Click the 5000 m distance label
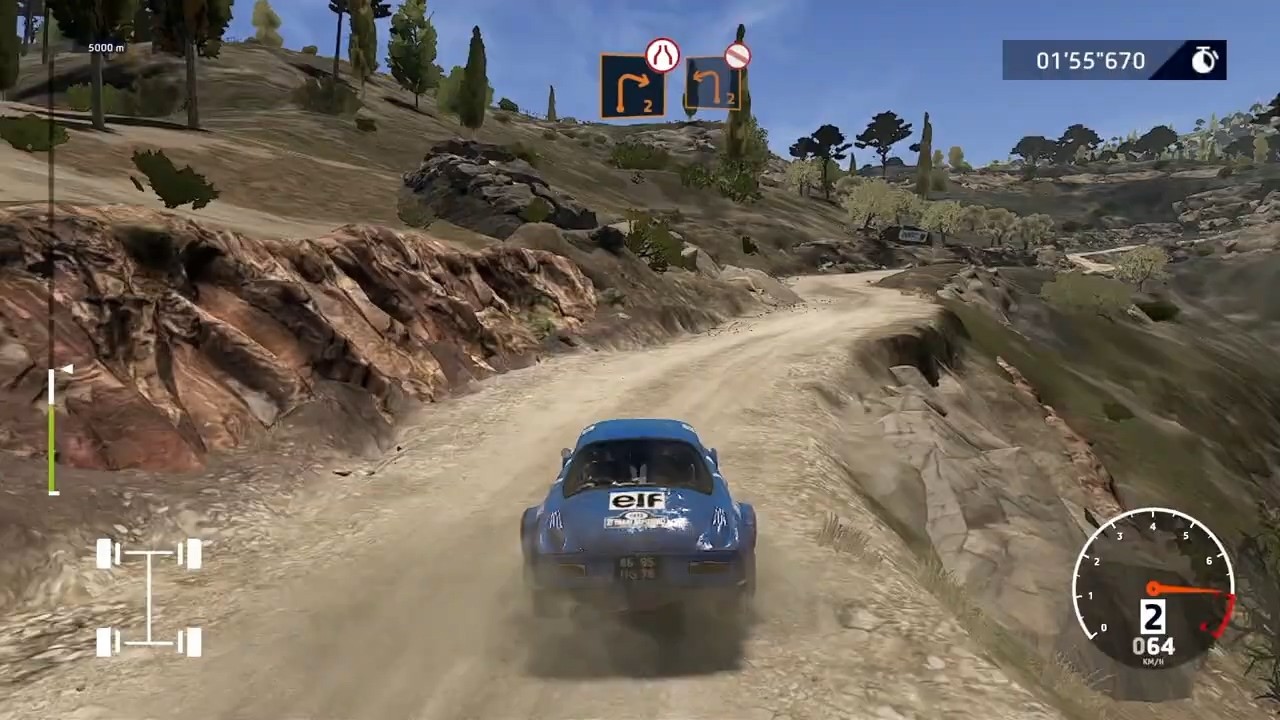 pos(104,46)
